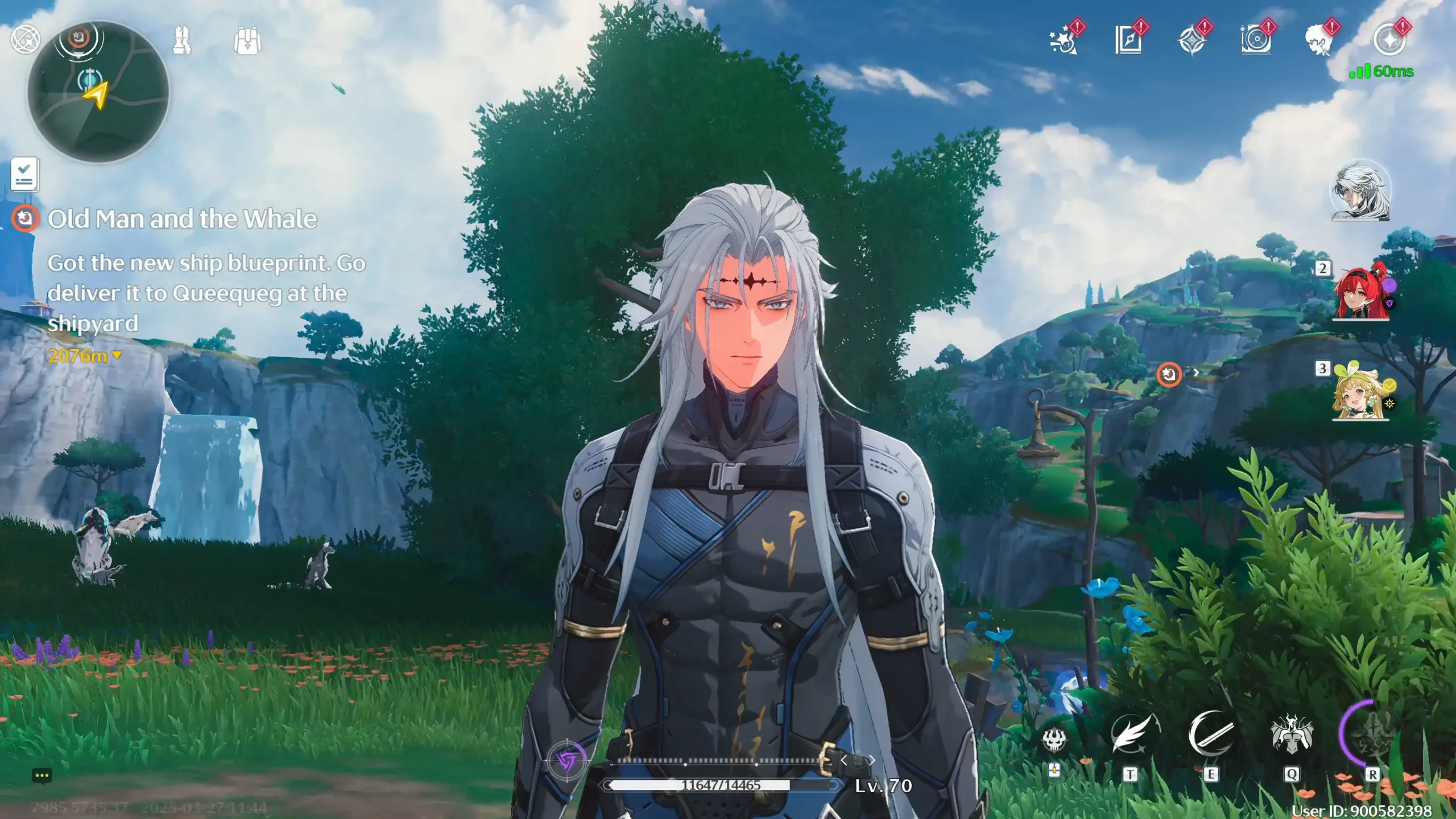Open the chess pieces team icon
The width and height of the screenshot is (1456, 819).
(182, 40)
